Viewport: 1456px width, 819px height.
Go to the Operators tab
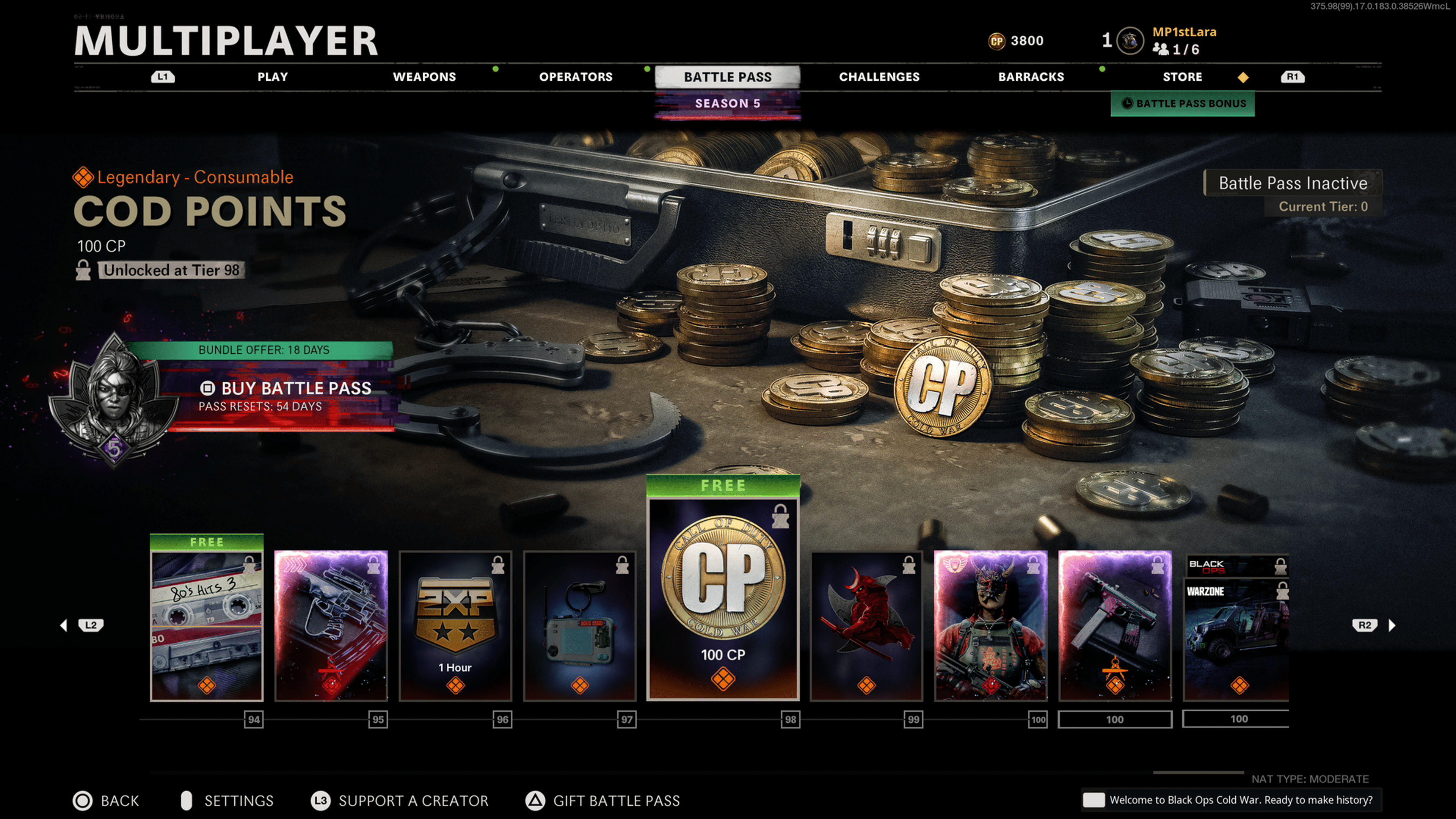576,77
